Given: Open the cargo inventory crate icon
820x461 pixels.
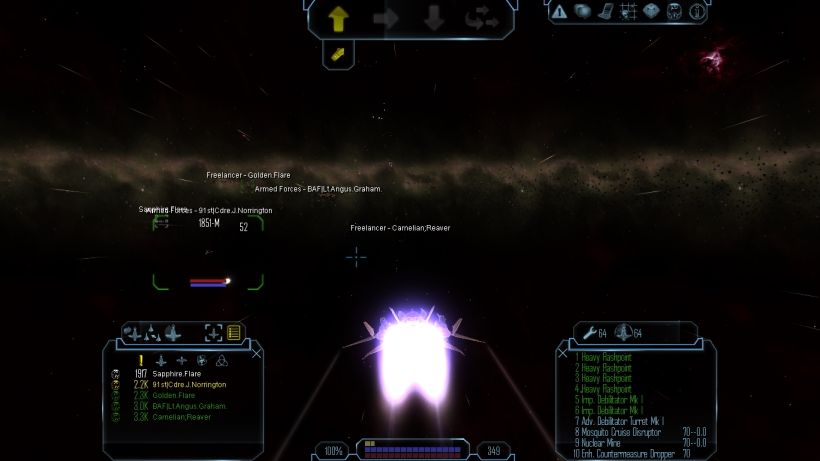Looking at the screenshot, I should pyautogui.click(x=651, y=12).
